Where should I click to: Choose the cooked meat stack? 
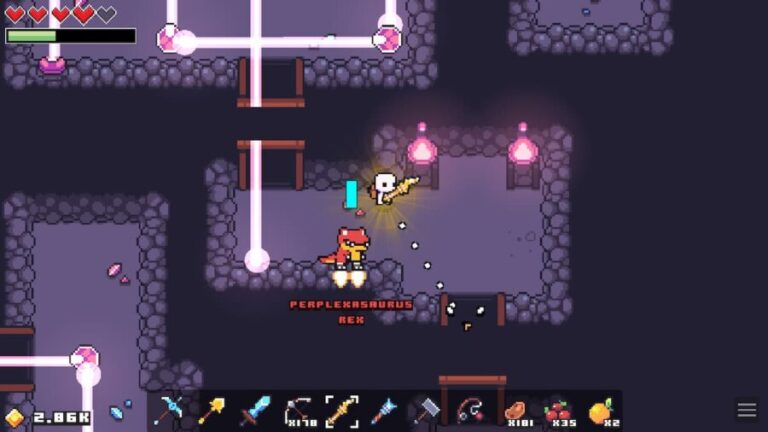click(514, 410)
